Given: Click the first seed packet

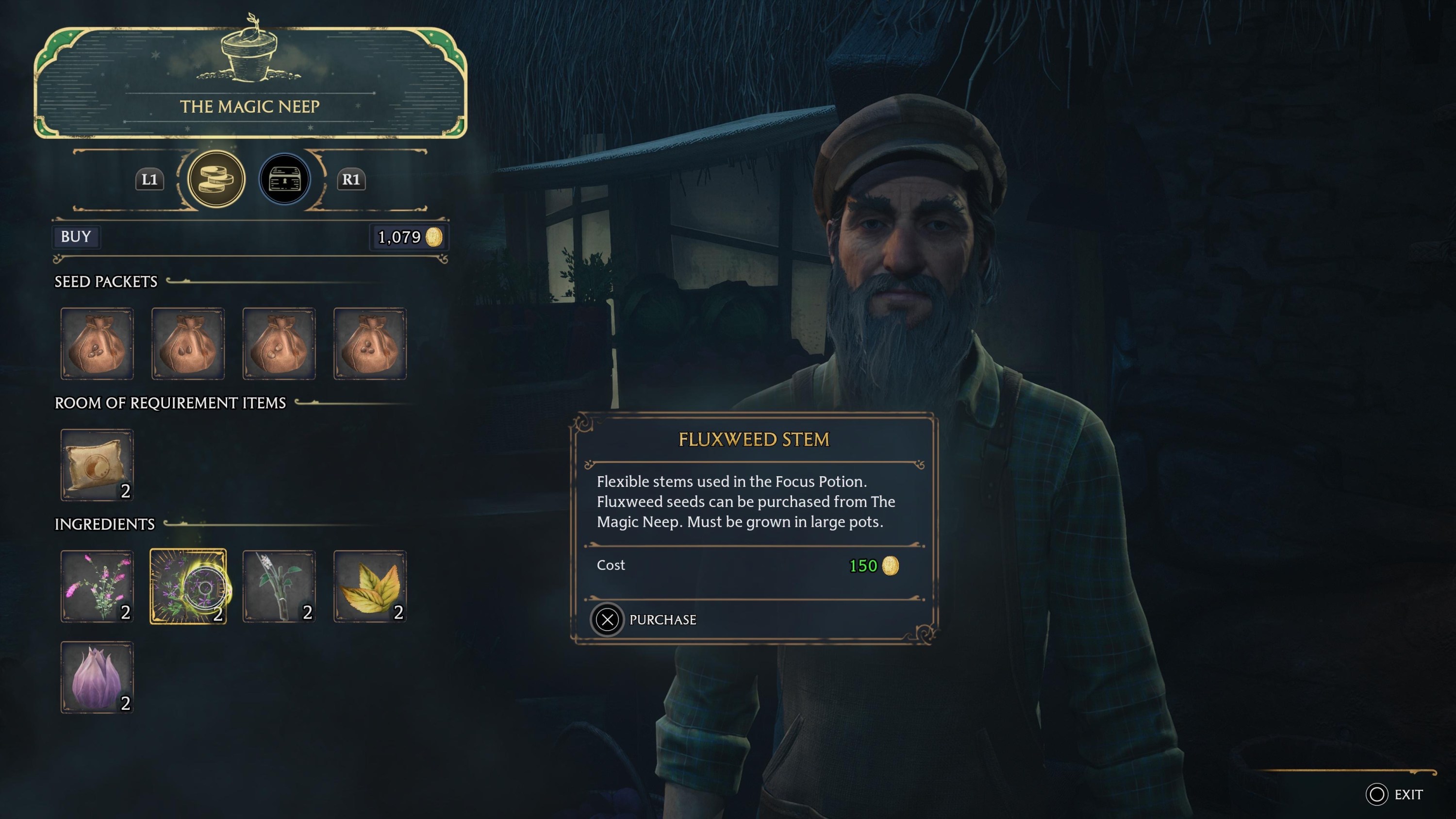Looking at the screenshot, I should click(97, 344).
